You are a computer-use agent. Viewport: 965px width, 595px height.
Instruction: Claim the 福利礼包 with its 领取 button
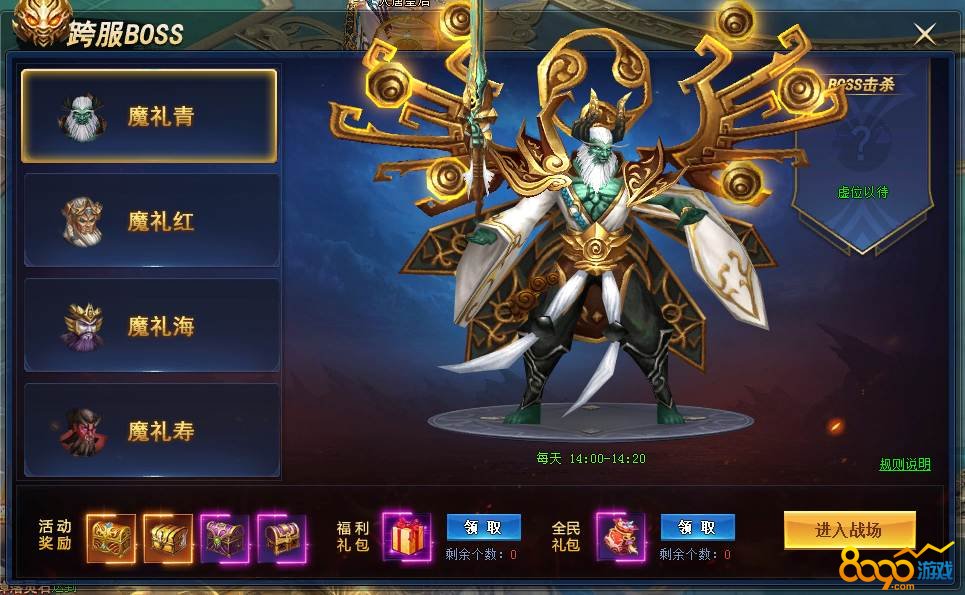pos(483,527)
